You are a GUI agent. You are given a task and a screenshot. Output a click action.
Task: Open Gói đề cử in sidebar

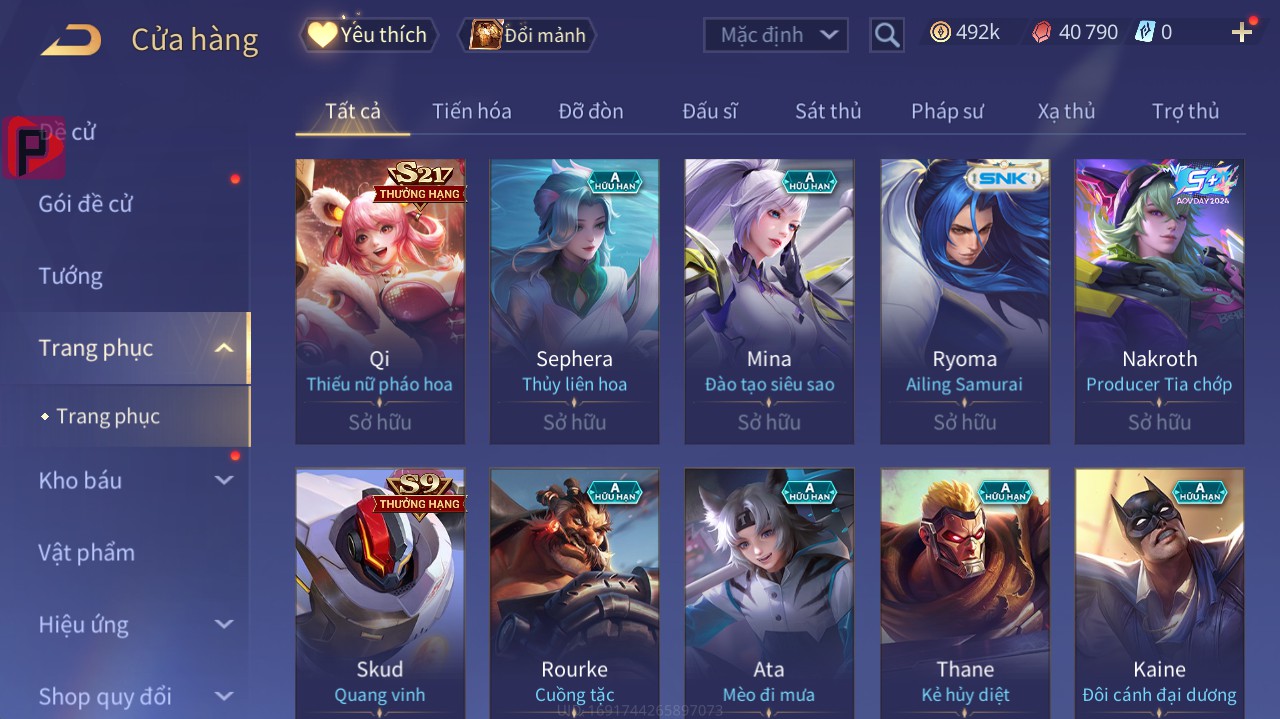tap(86, 204)
